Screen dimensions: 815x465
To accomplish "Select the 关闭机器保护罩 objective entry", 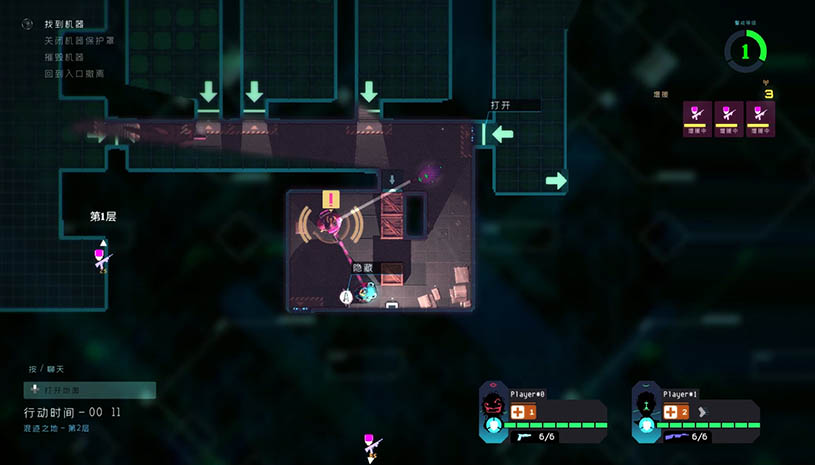I will pos(79,41).
